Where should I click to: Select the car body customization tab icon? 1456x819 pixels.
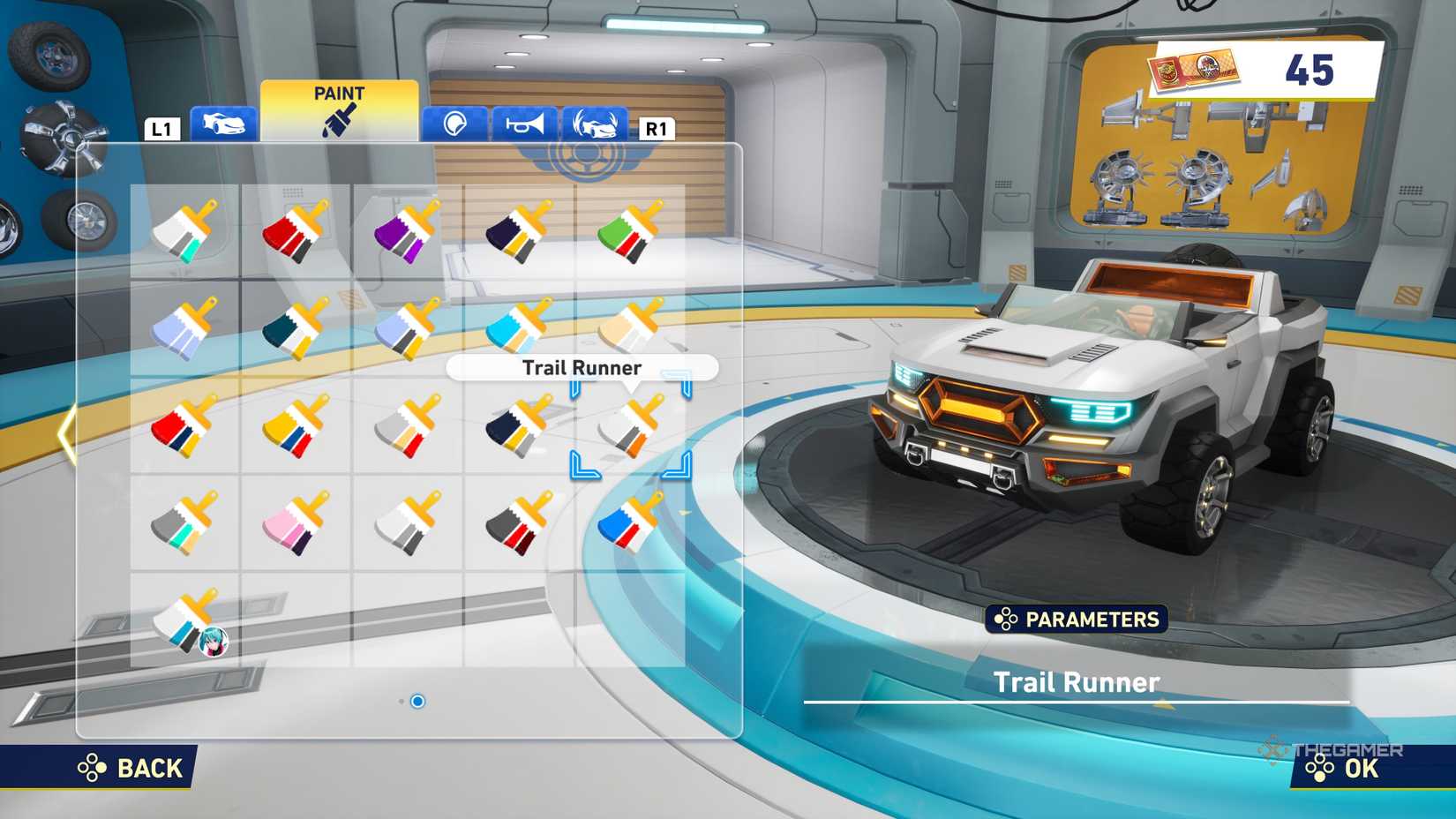tap(222, 123)
